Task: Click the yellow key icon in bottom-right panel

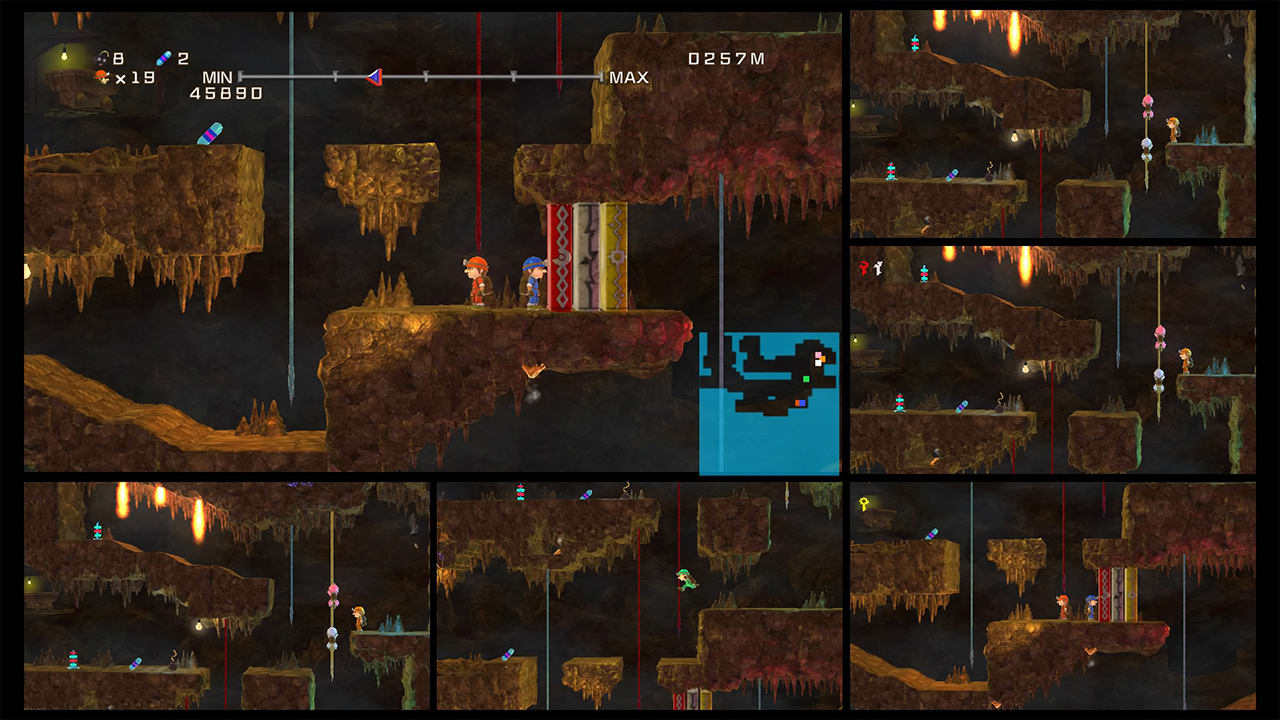Action: pos(863,501)
